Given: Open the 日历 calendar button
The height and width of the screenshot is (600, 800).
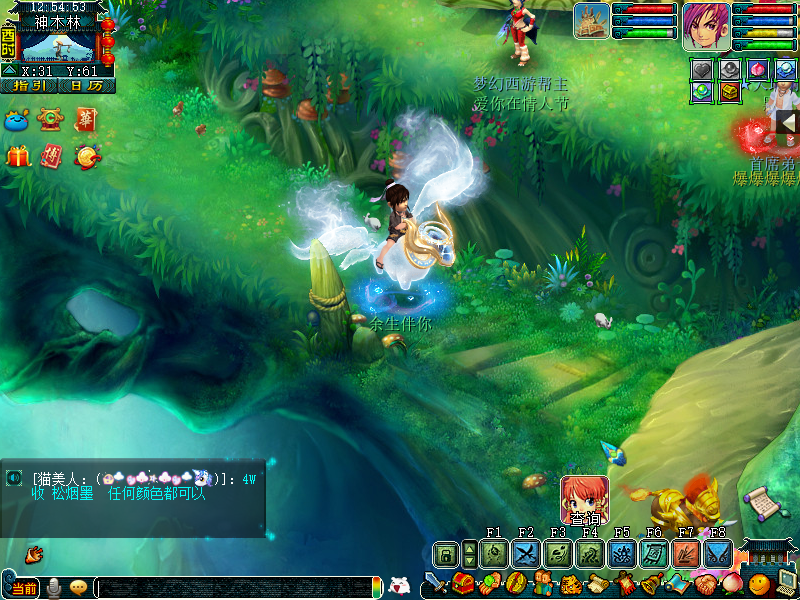Looking at the screenshot, I should [86, 86].
